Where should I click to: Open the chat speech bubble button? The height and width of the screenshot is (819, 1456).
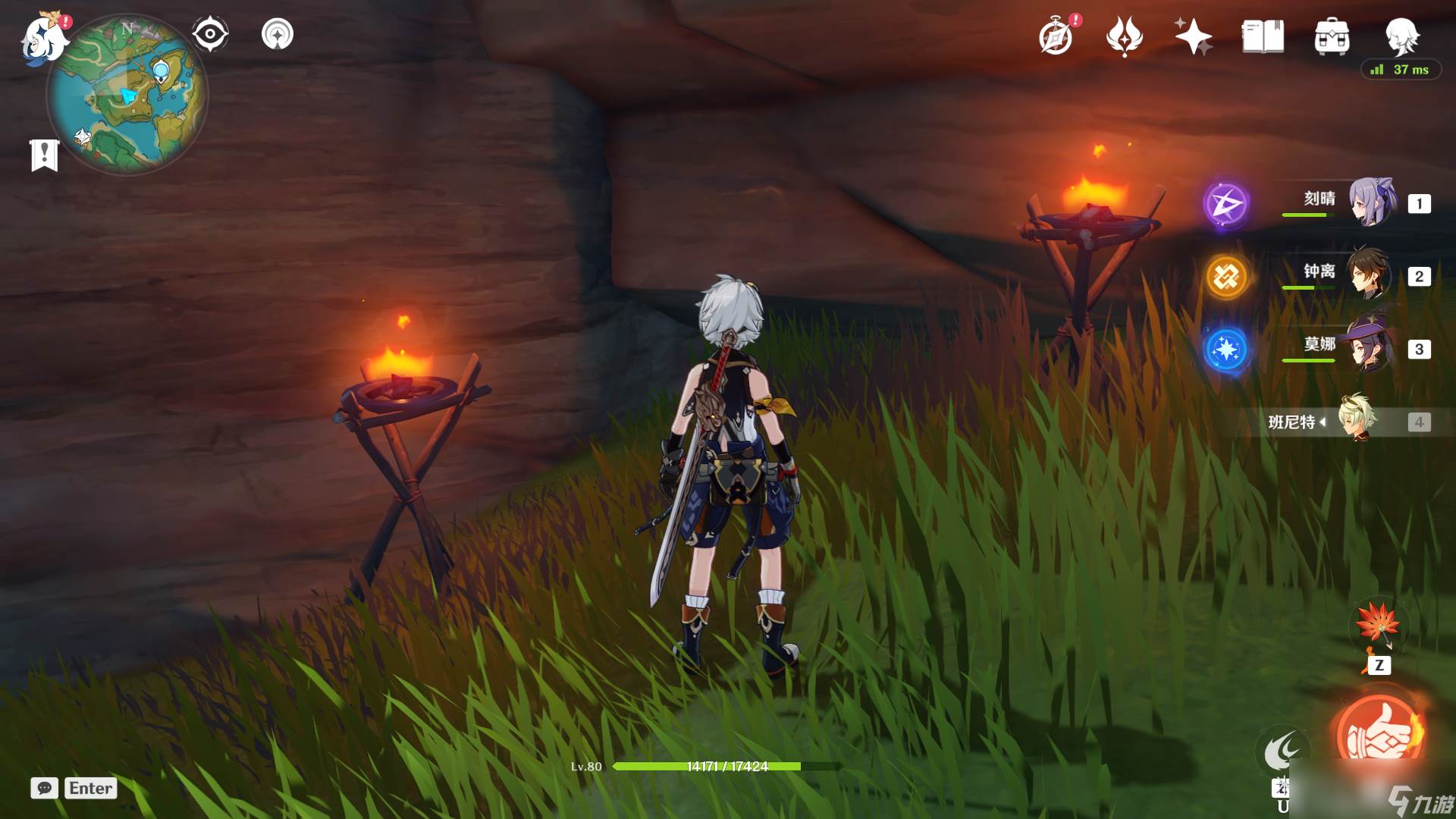(x=45, y=788)
